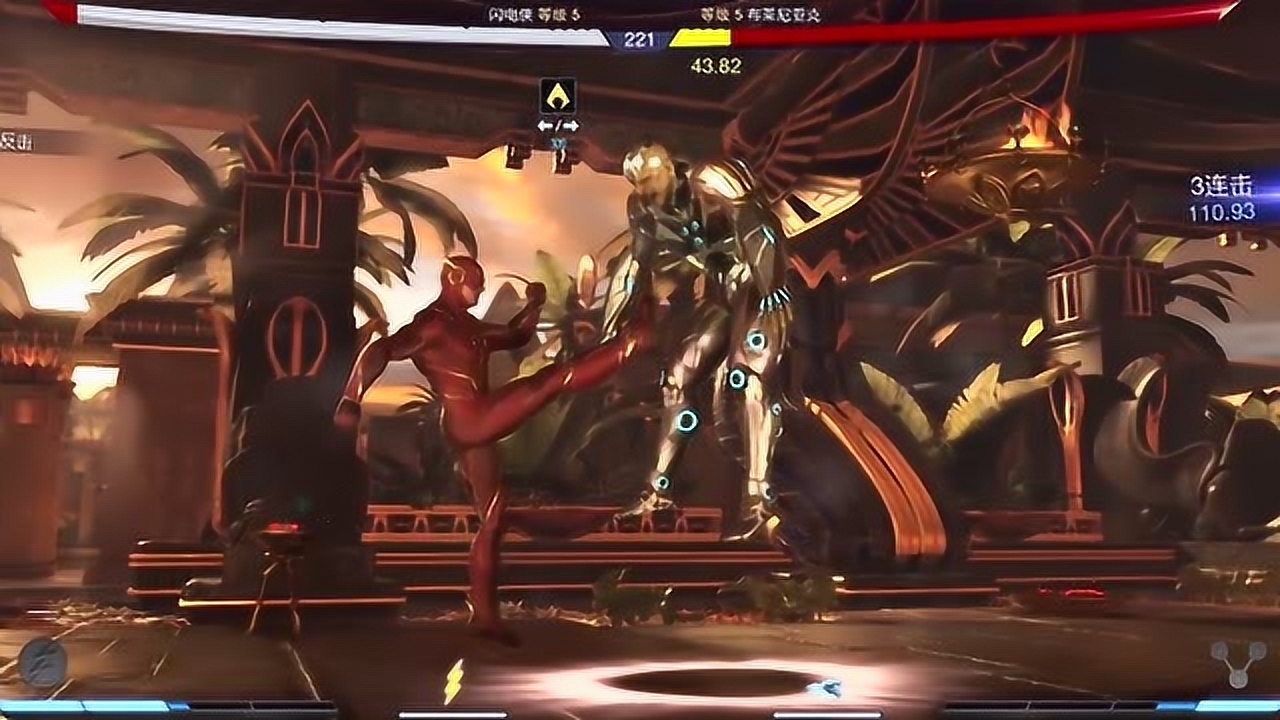Activate the Flash character trait icon

[x=43, y=663]
